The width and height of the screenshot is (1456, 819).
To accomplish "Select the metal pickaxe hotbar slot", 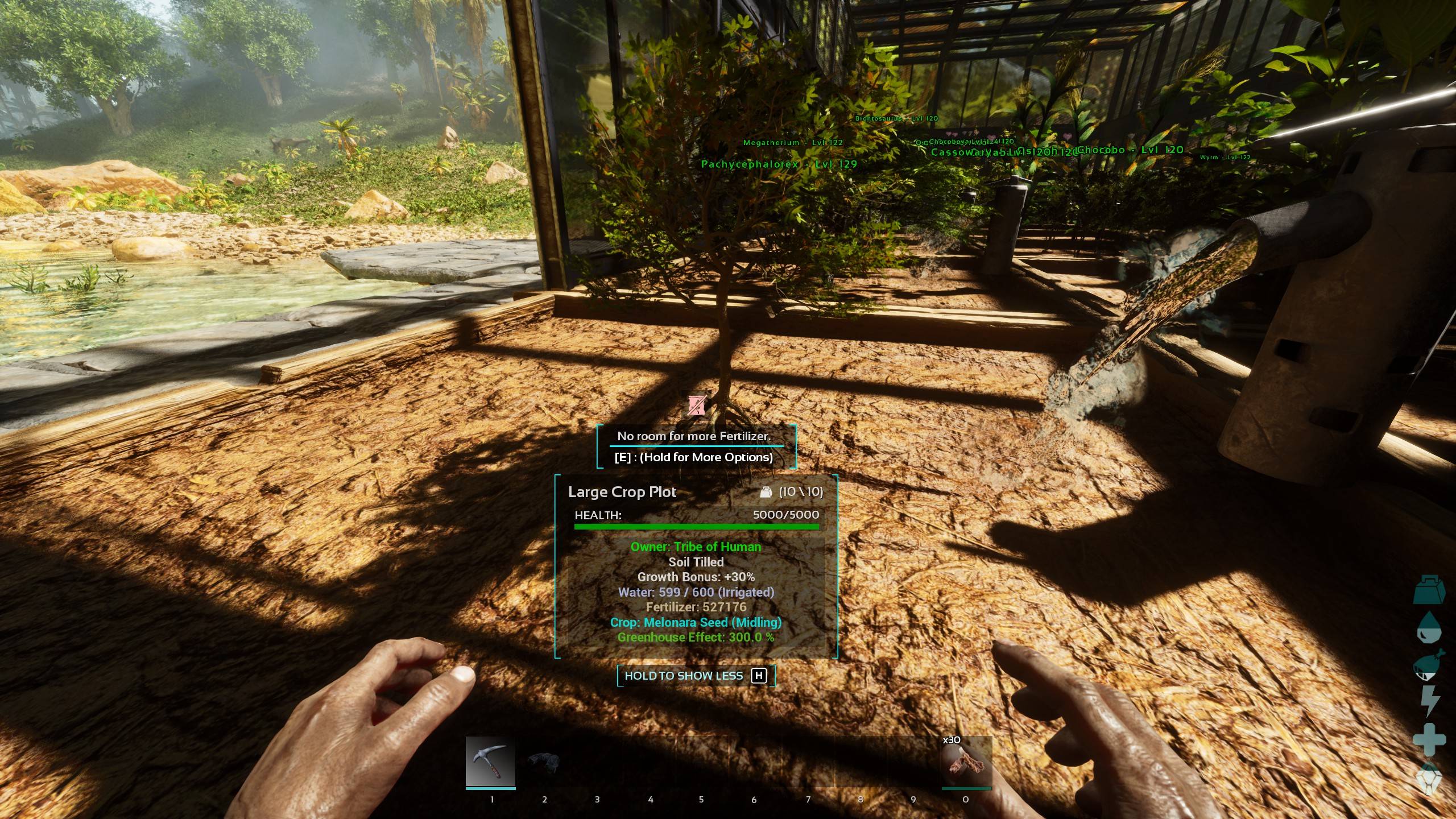I will pyautogui.click(x=490, y=762).
